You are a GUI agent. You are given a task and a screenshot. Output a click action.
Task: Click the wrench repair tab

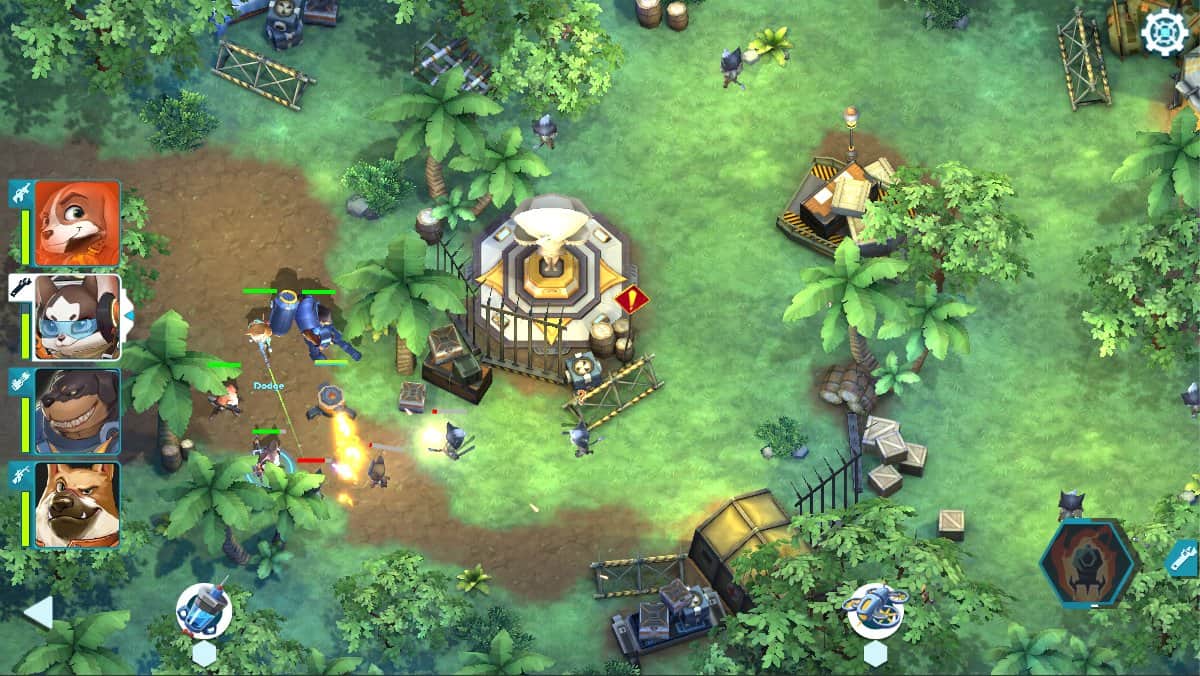(1181, 558)
